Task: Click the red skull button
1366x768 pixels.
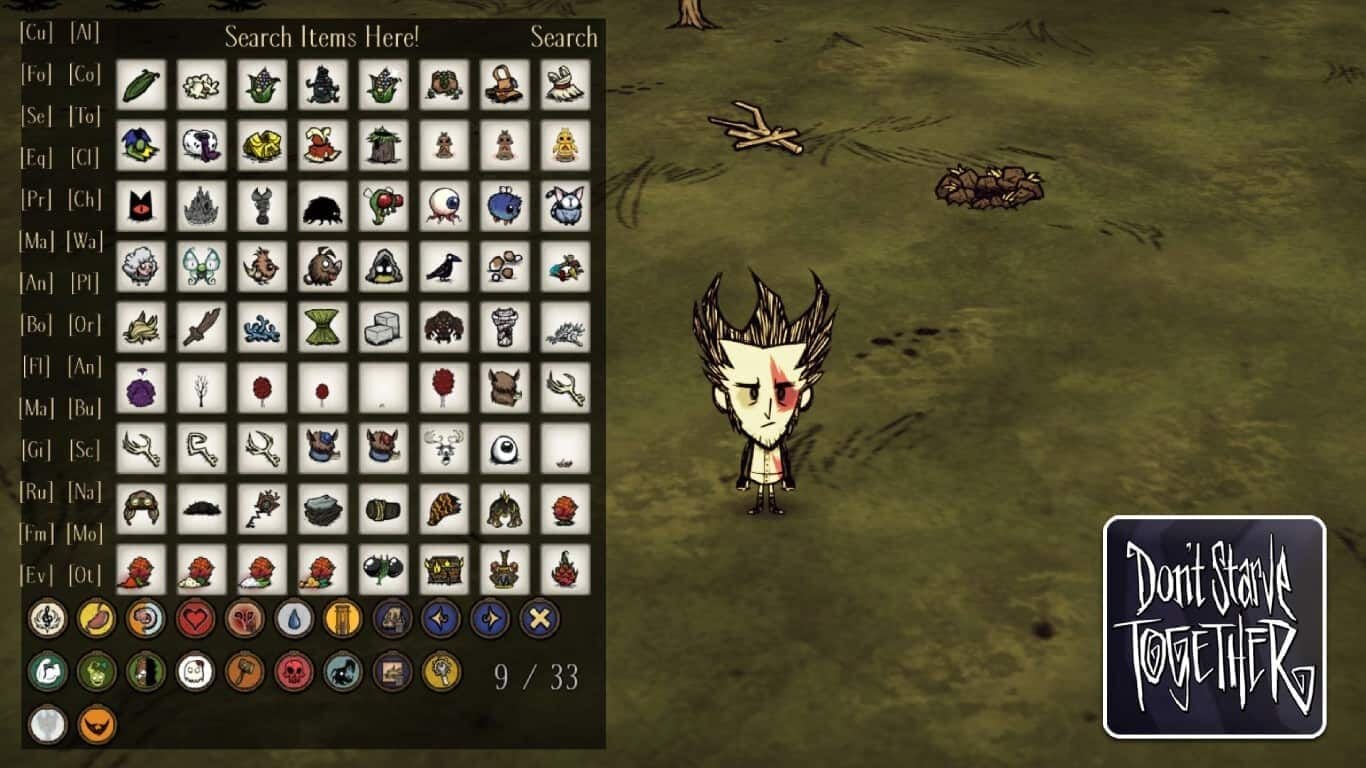Action: pos(293,672)
